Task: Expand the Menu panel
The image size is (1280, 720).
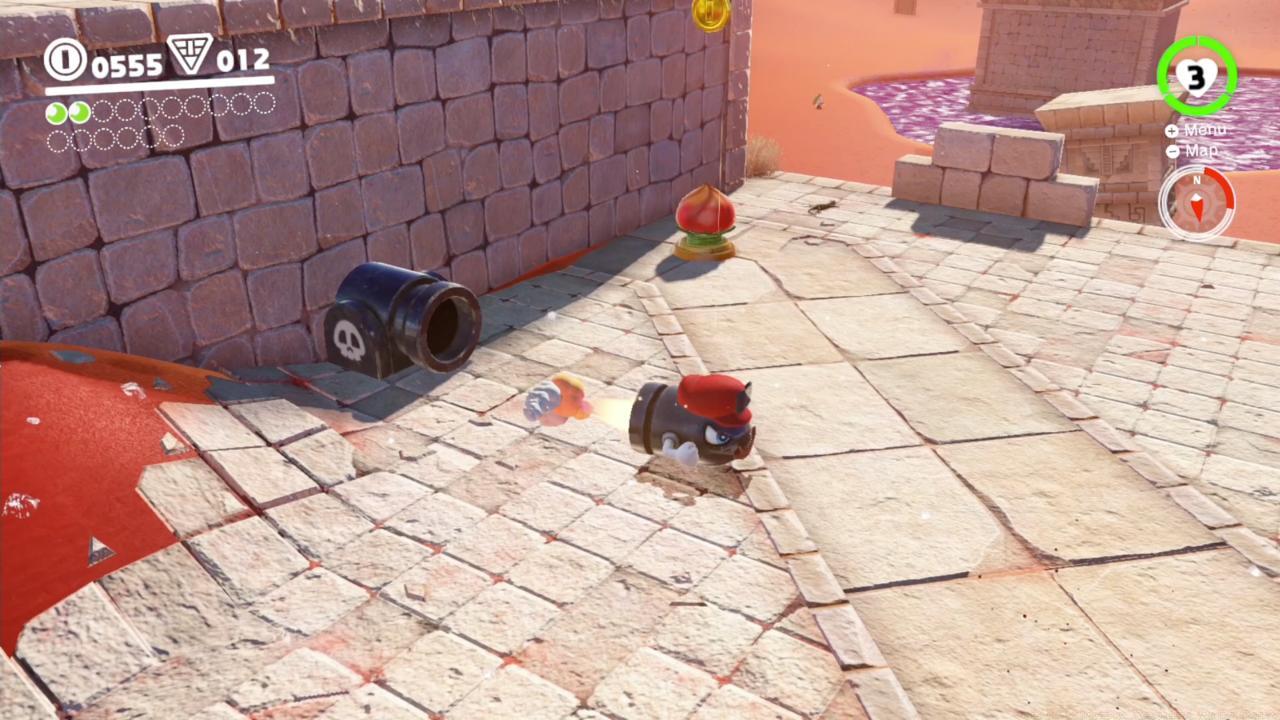Action: (1205, 130)
